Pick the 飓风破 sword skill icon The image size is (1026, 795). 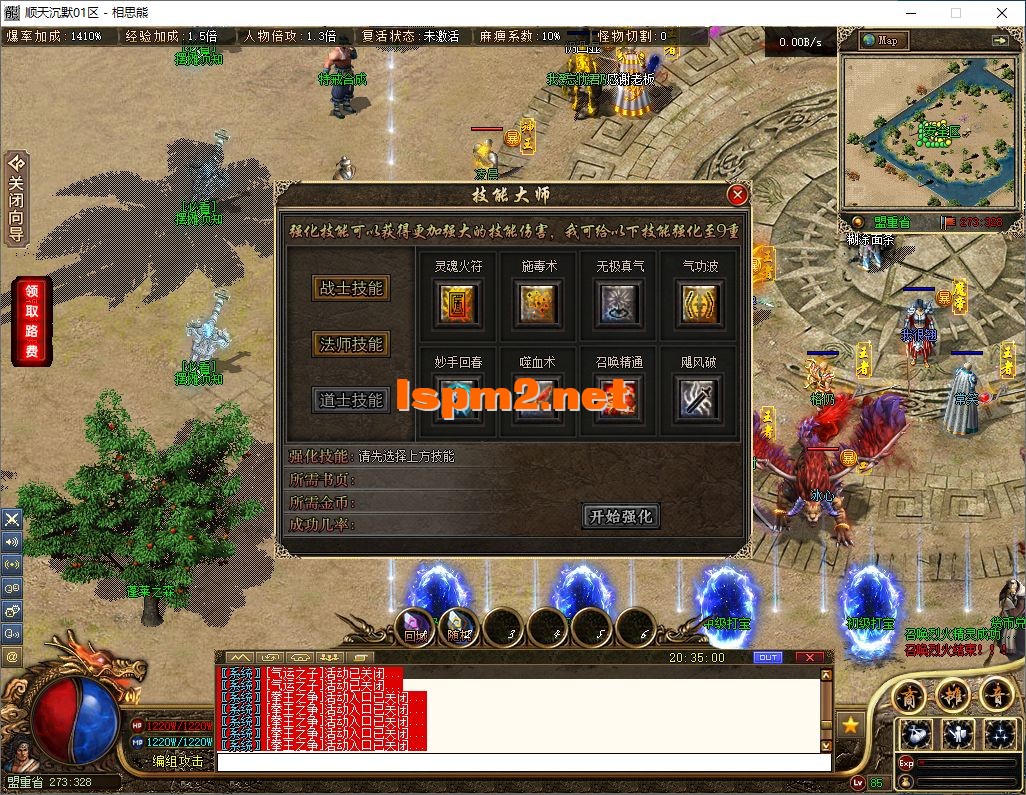coord(700,398)
